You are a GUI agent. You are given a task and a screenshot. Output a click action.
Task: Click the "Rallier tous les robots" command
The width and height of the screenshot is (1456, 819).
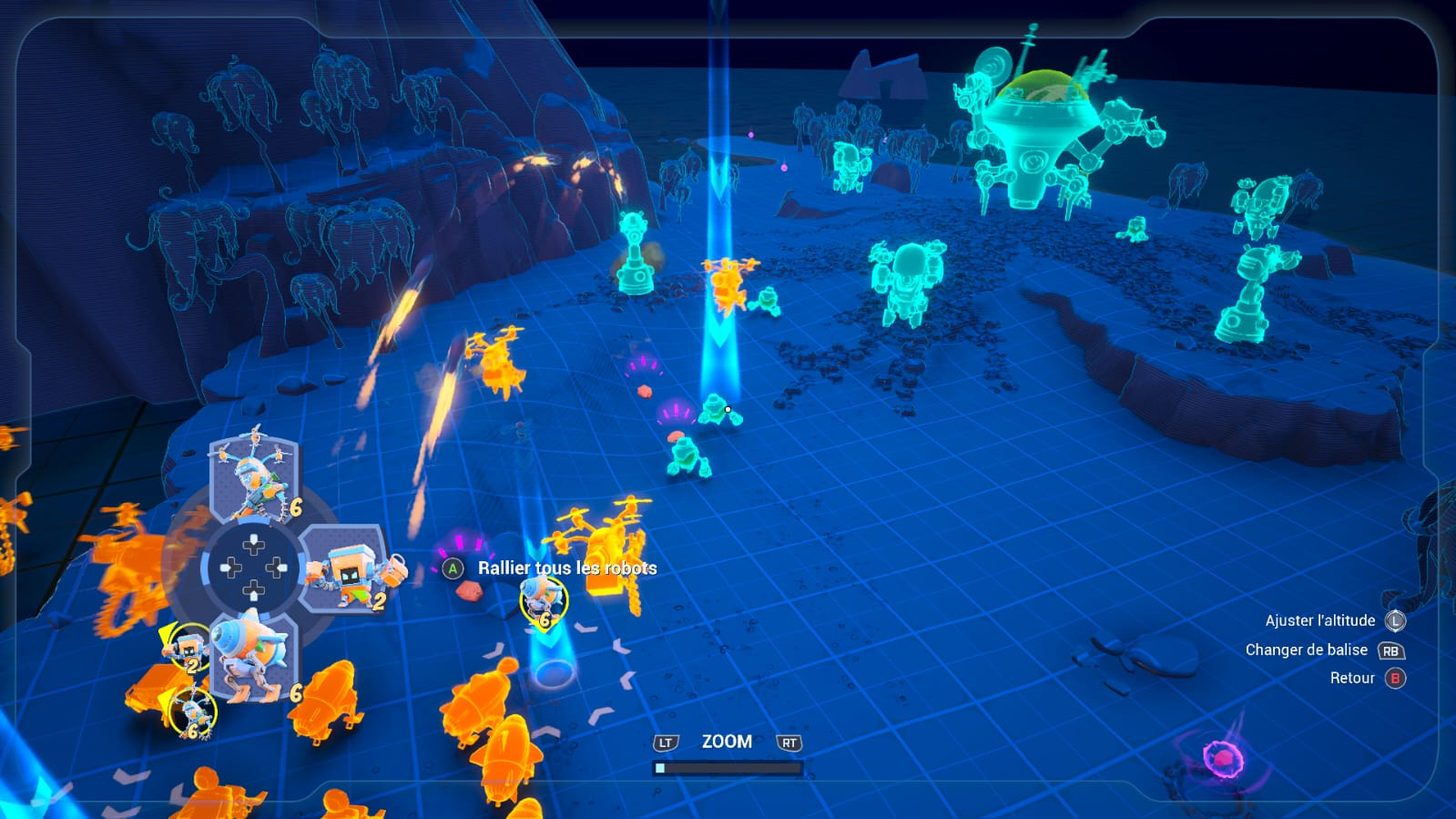pos(566,568)
